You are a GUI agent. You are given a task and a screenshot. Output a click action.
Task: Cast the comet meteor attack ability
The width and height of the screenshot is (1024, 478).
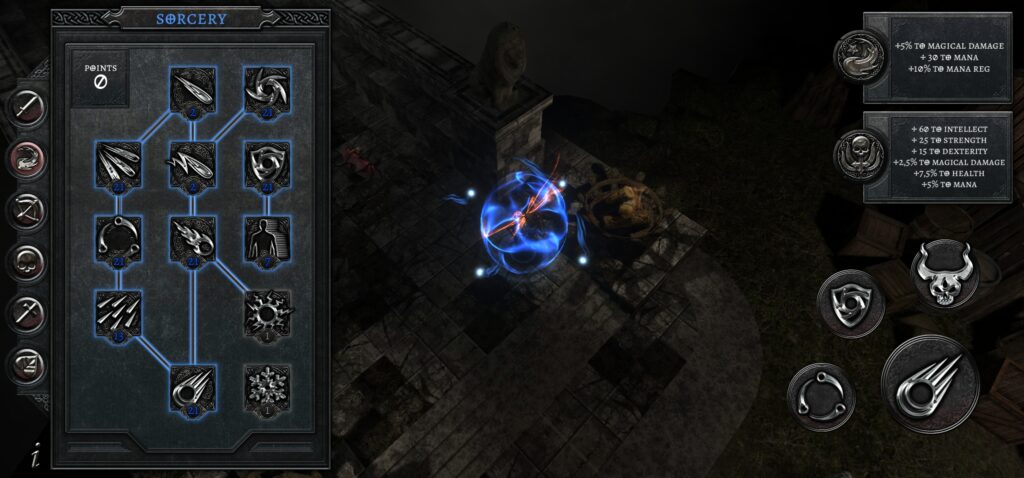(929, 385)
